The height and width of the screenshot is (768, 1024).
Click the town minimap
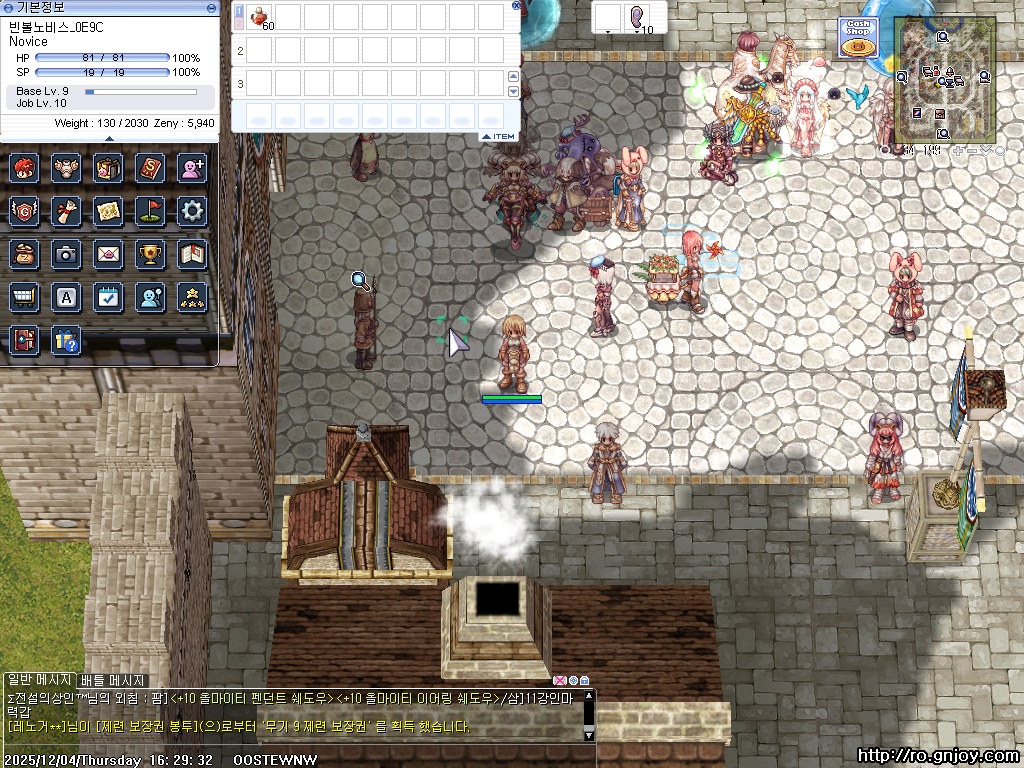click(943, 81)
